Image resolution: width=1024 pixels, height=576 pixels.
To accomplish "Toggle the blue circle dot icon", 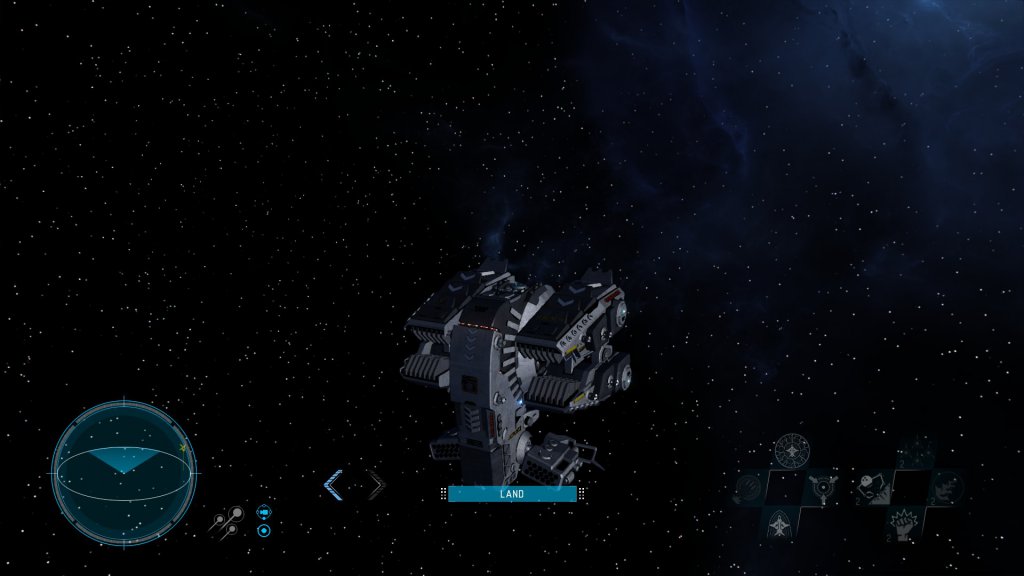I will tap(264, 530).
